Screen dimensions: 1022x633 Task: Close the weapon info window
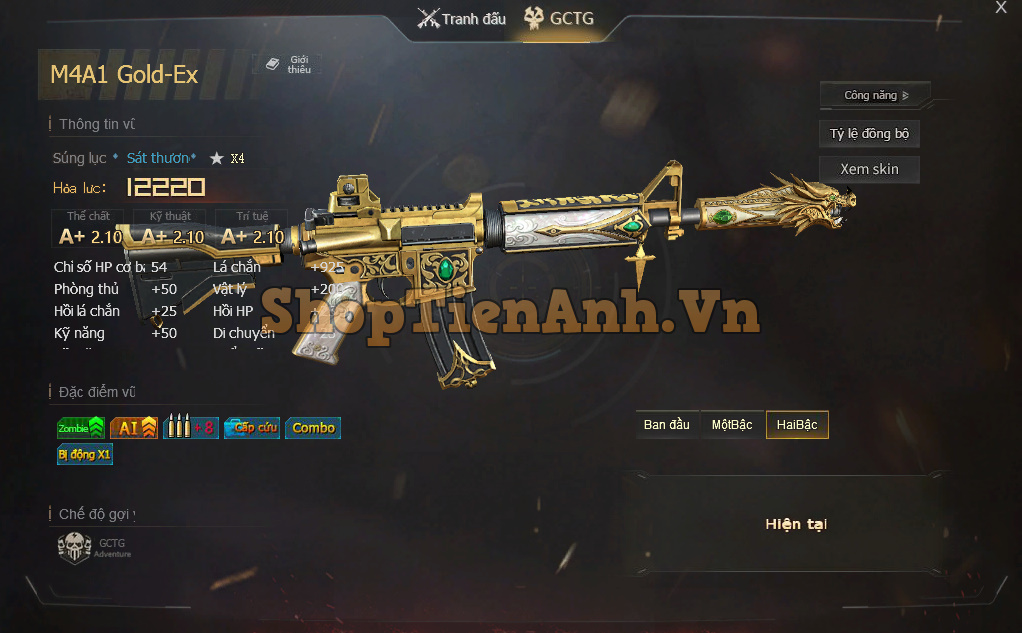point(1001,8)
